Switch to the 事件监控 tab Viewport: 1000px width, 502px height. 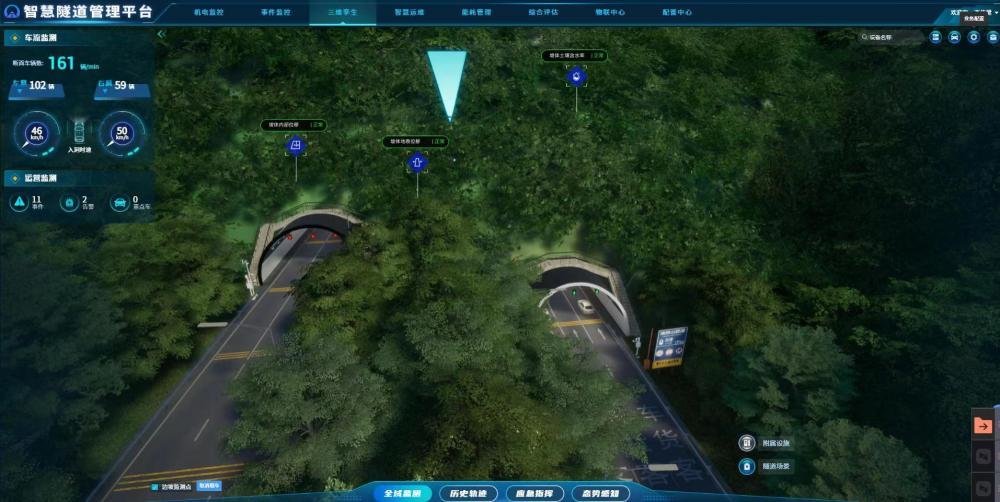pos(281,13)
